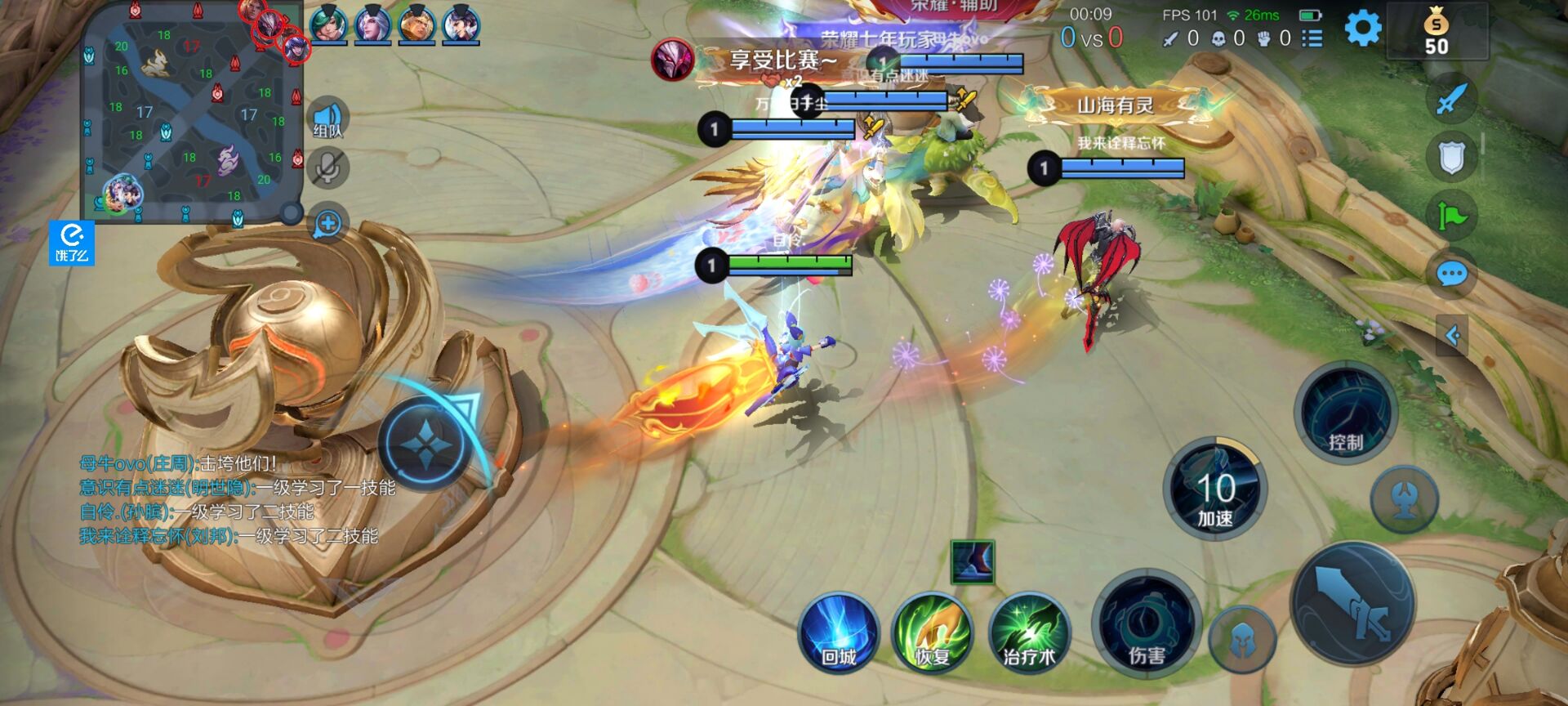Open the gold coin shop
Image resolution: width=1568 pixels, height=706 pixels.
click(x=1436, y=33)
